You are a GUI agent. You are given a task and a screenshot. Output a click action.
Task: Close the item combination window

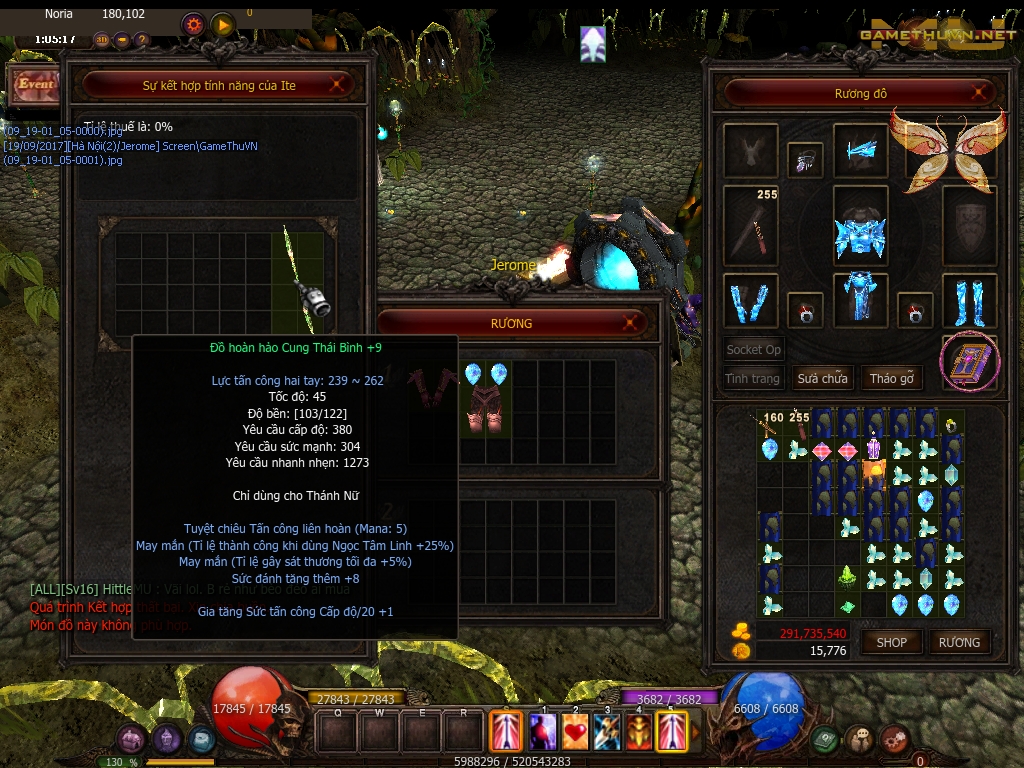point(337,86)
